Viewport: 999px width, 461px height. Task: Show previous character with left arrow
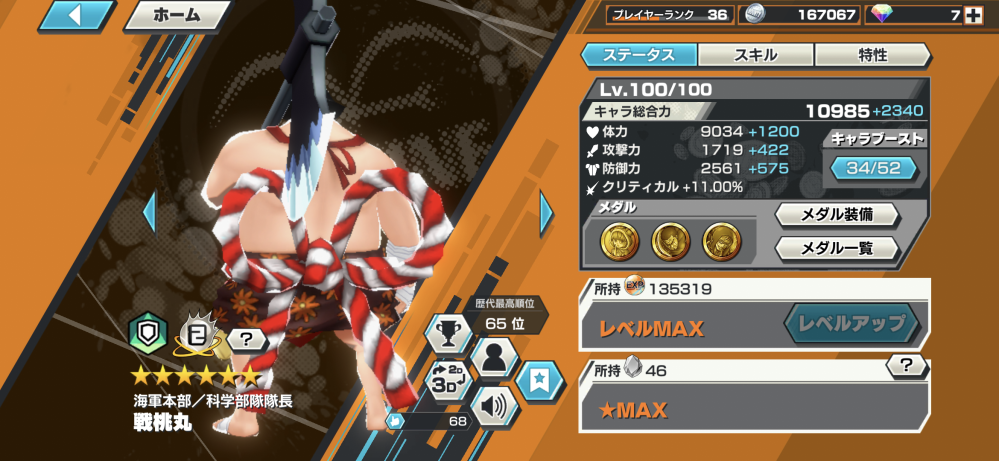coord(150,211)
